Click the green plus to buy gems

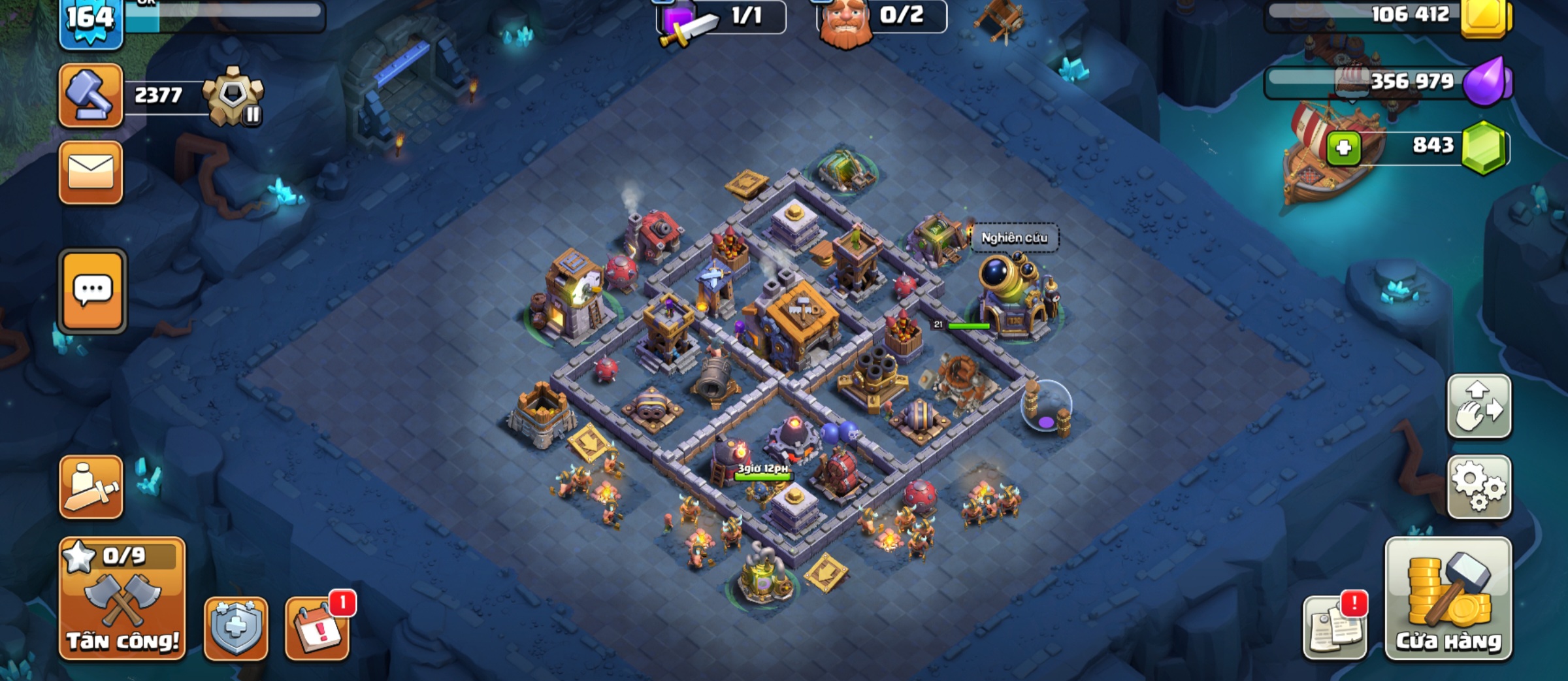(x=1344, y=148)
